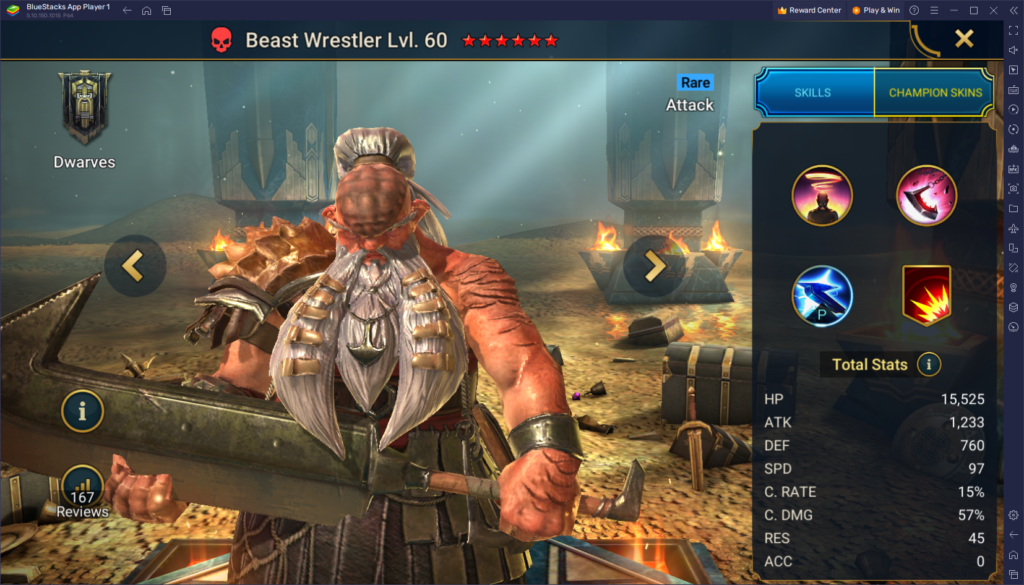This screenshot has height=585, width=1024.
Task: Click the Rare rarity badge
Action: tap(695, 82)
